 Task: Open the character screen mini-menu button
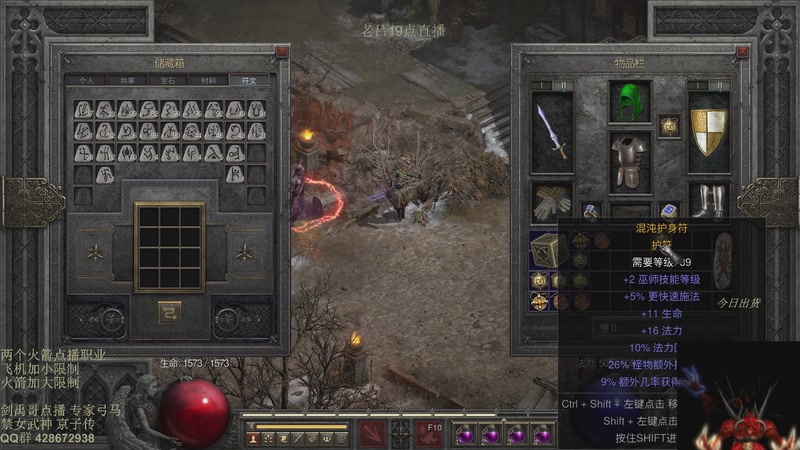click(x=254, y=438)
